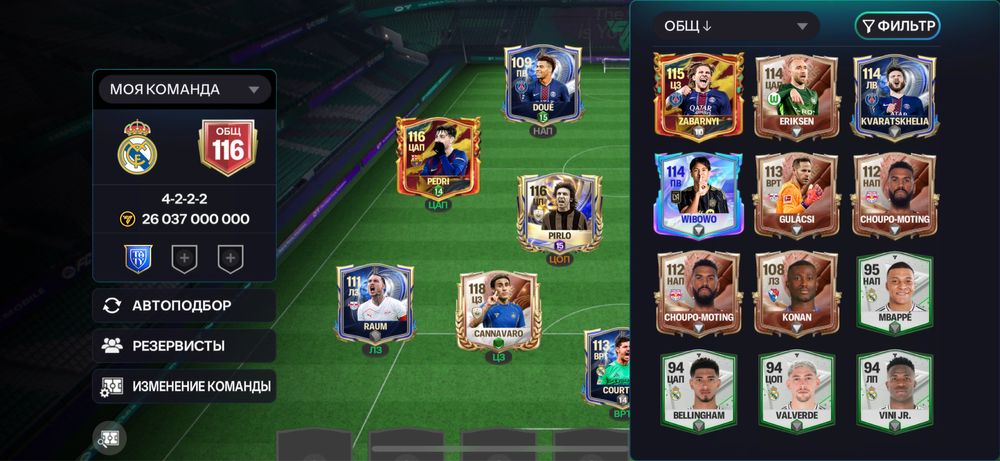The width and height of the screenshot is (1000, 461).
Task: Choose the Gulácsi goalkeeper card
Action: click(794, 193)
